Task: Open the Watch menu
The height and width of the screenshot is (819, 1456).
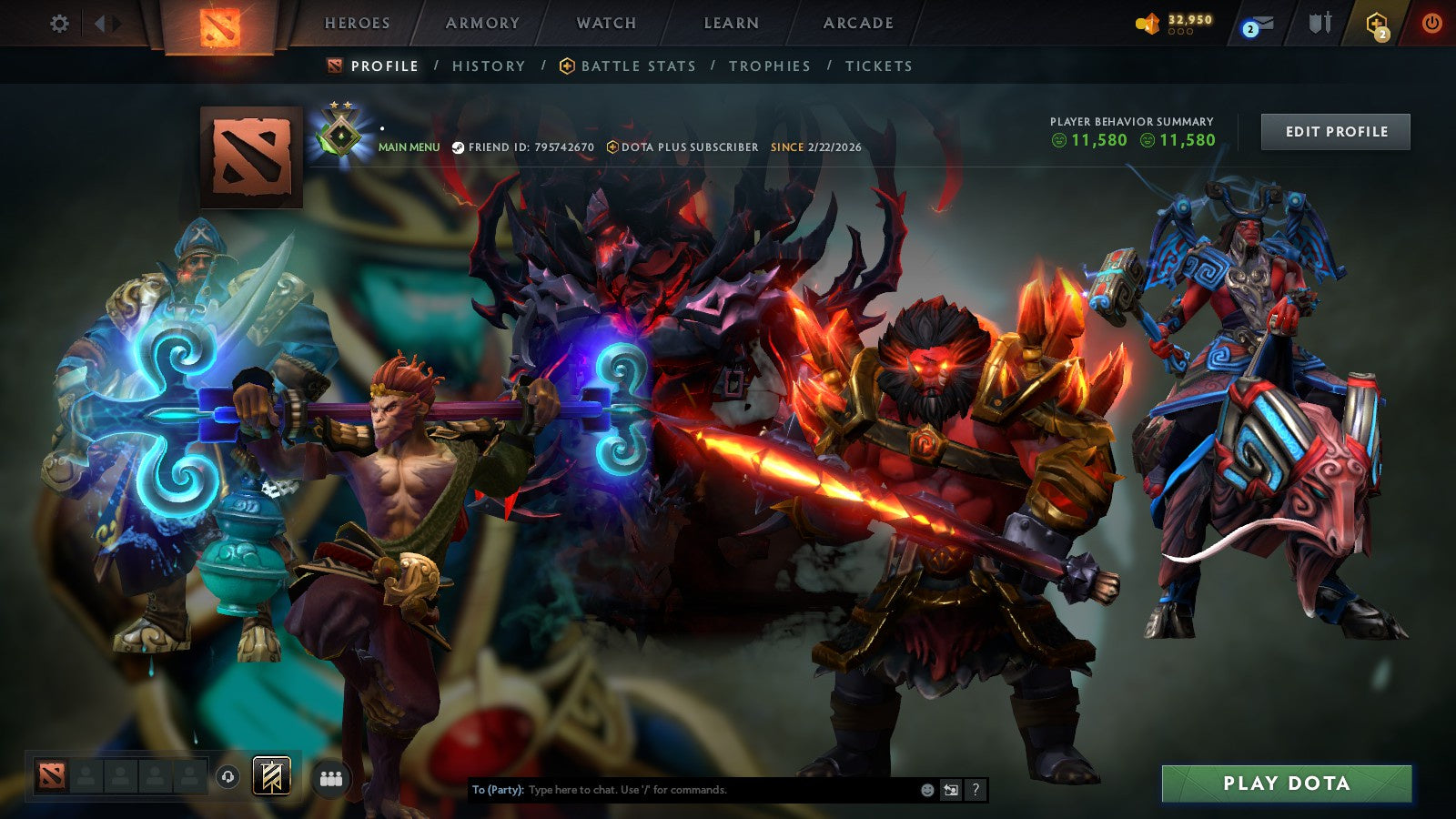Action: pyautogui.click(x=605, y=25)
